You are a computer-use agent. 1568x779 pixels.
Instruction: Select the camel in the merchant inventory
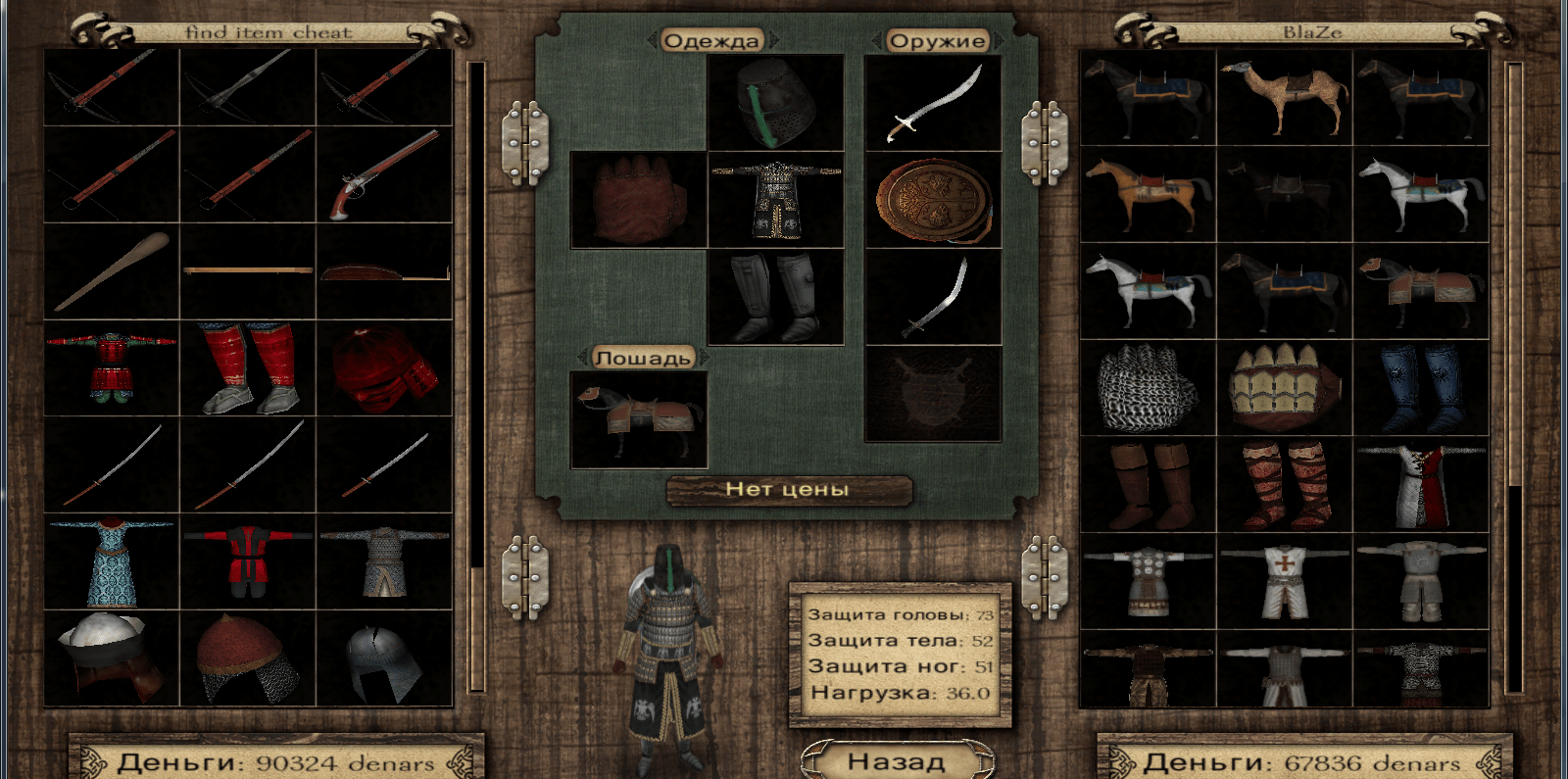[x=1284, y=97]
